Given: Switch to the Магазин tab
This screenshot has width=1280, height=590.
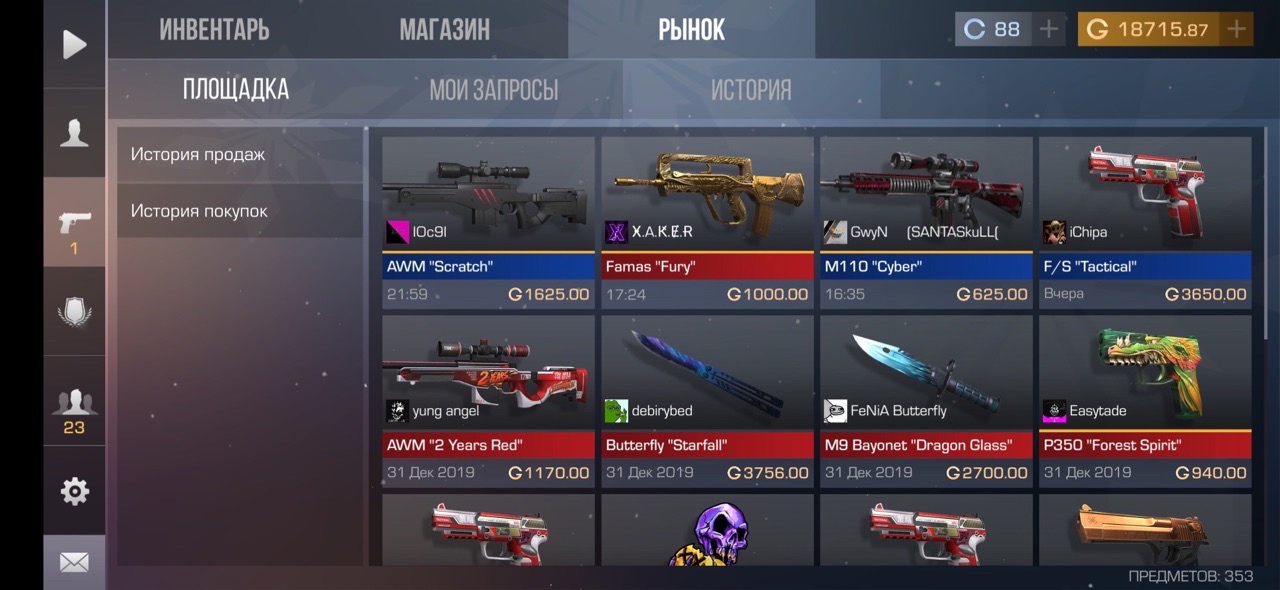Looking at the screenshot, I should [444, 30].
